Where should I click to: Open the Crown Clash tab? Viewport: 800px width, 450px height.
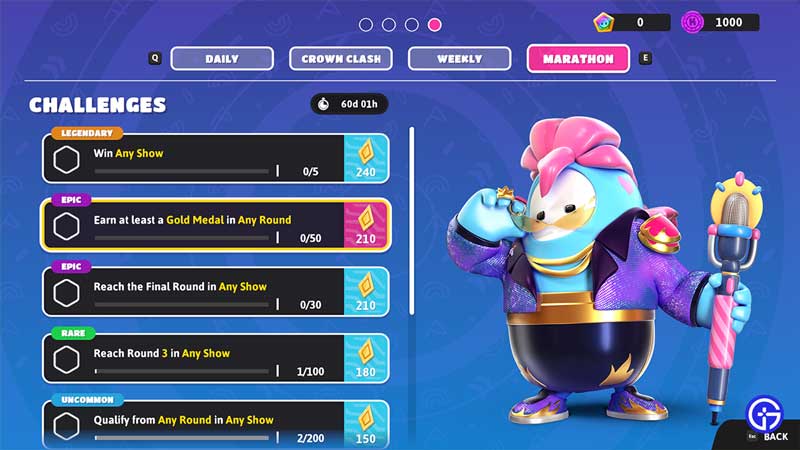341,59
